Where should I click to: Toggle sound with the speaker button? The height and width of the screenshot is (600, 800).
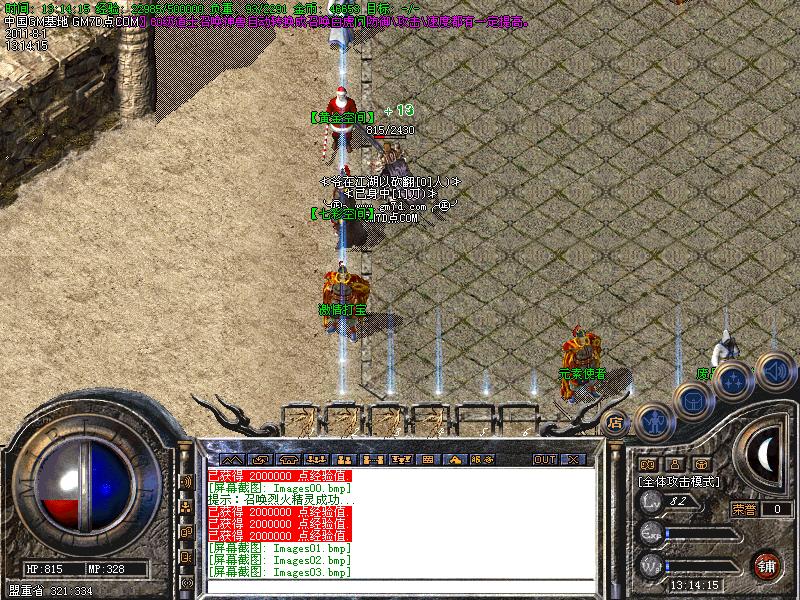point(773,370)
